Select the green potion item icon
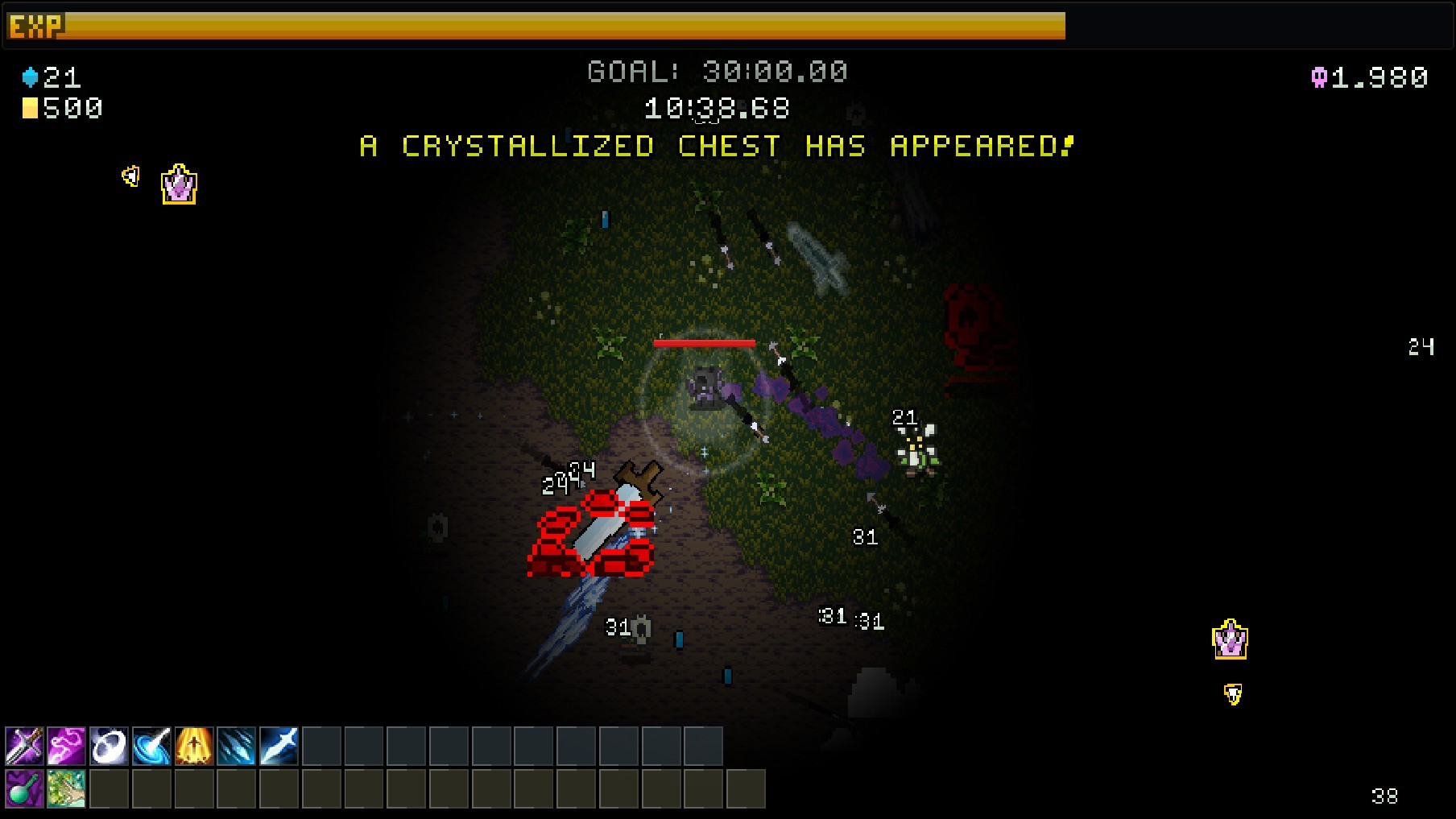Screen dimensions: 1456x819 tap(26, 789)
